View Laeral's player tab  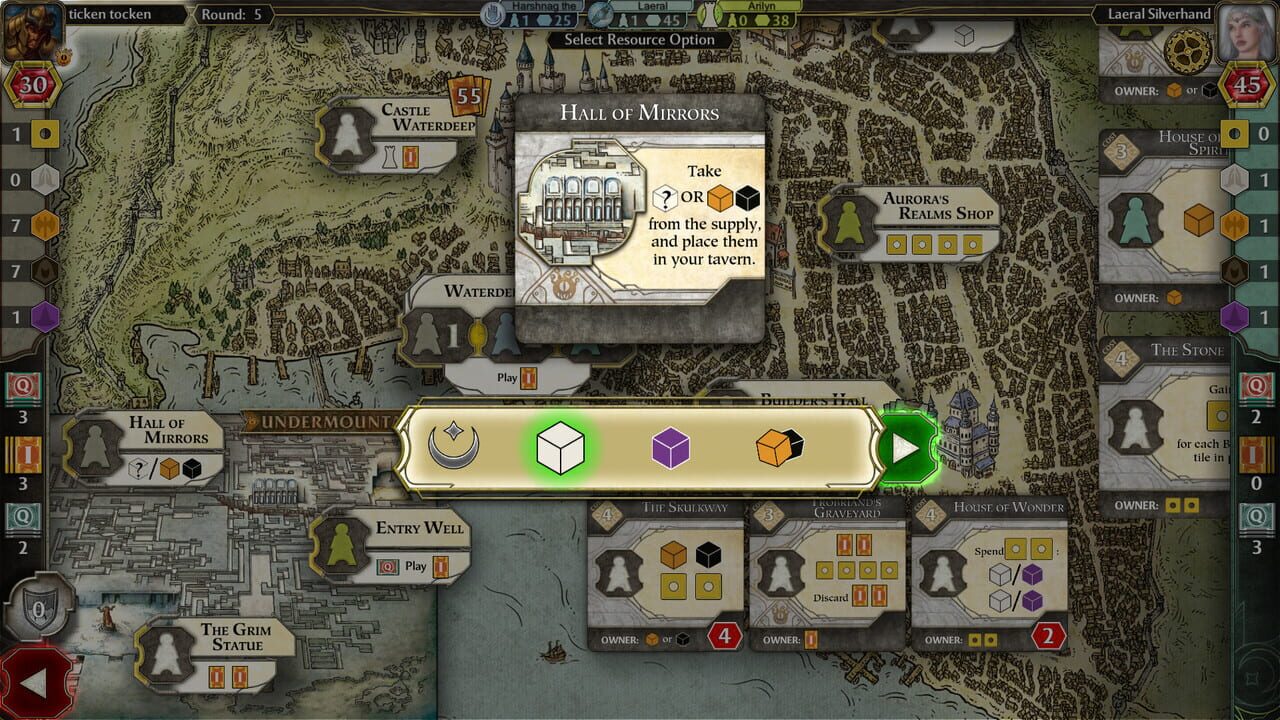[650, 13]
